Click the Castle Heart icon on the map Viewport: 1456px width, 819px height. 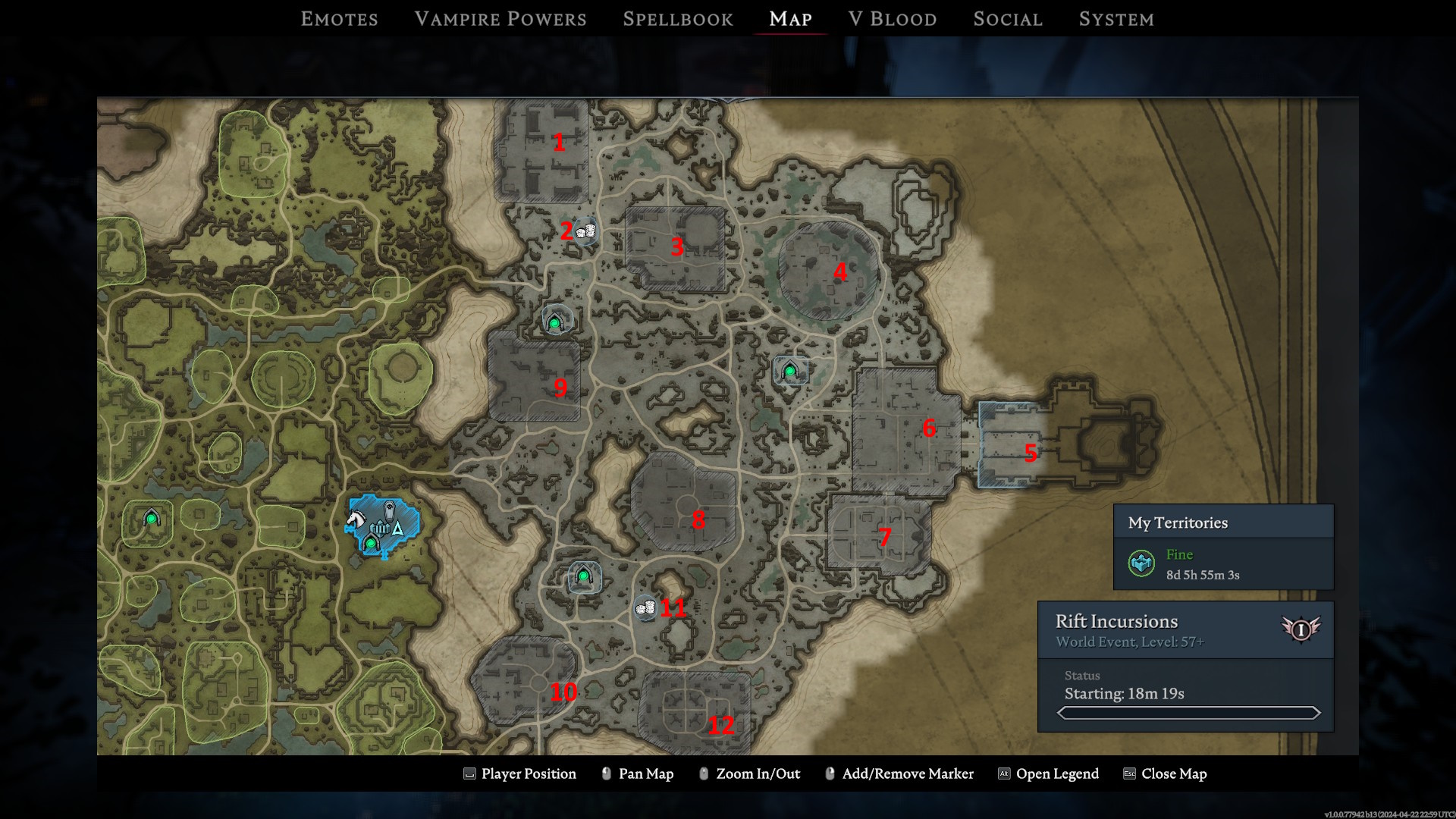380,529
